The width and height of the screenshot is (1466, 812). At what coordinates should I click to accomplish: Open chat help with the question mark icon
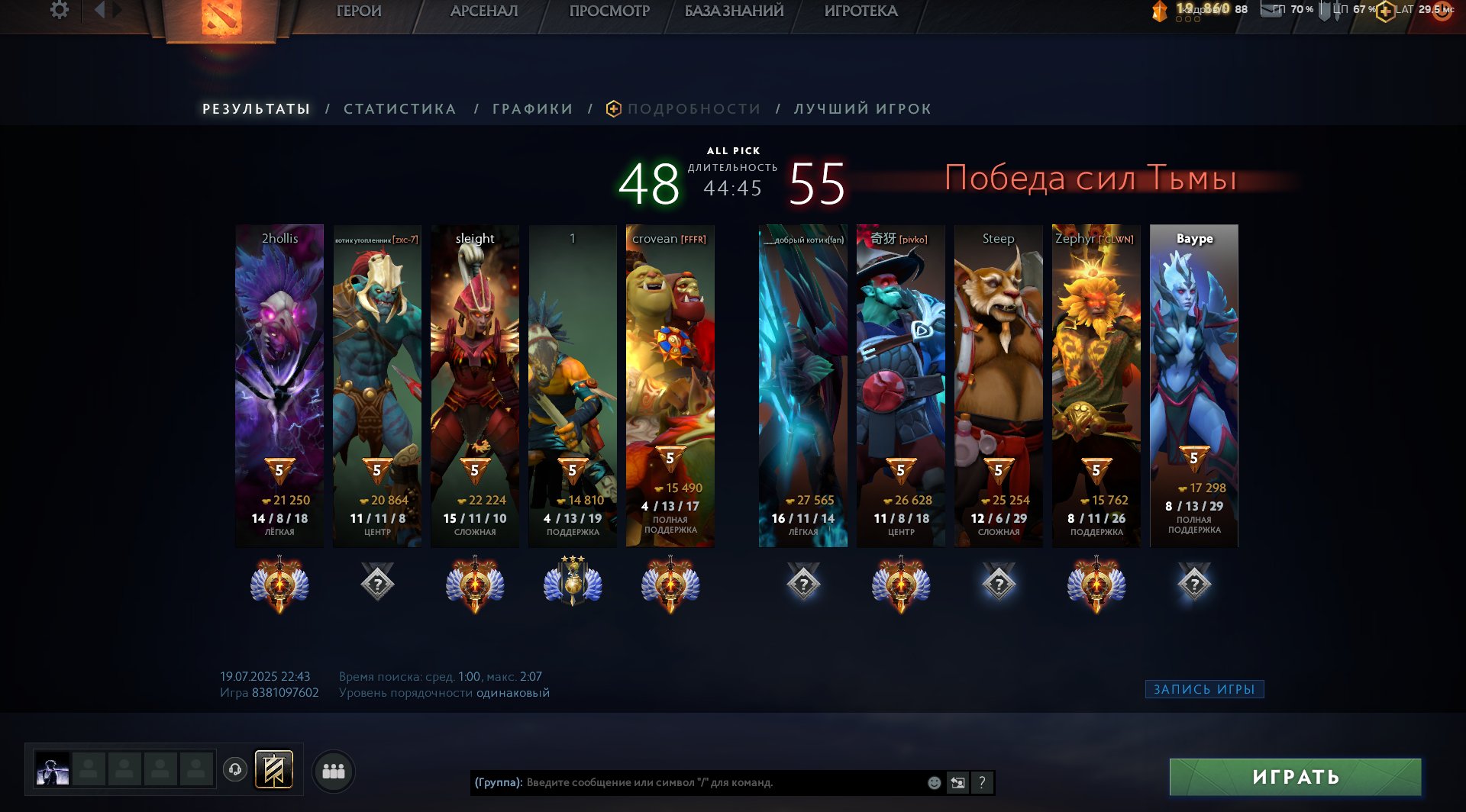[983, 782]
